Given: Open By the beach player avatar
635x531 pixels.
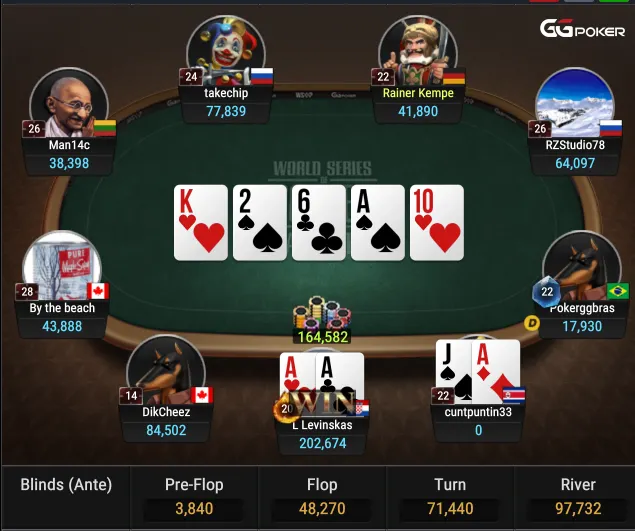Looking at the screenshot, I should 62,268.
